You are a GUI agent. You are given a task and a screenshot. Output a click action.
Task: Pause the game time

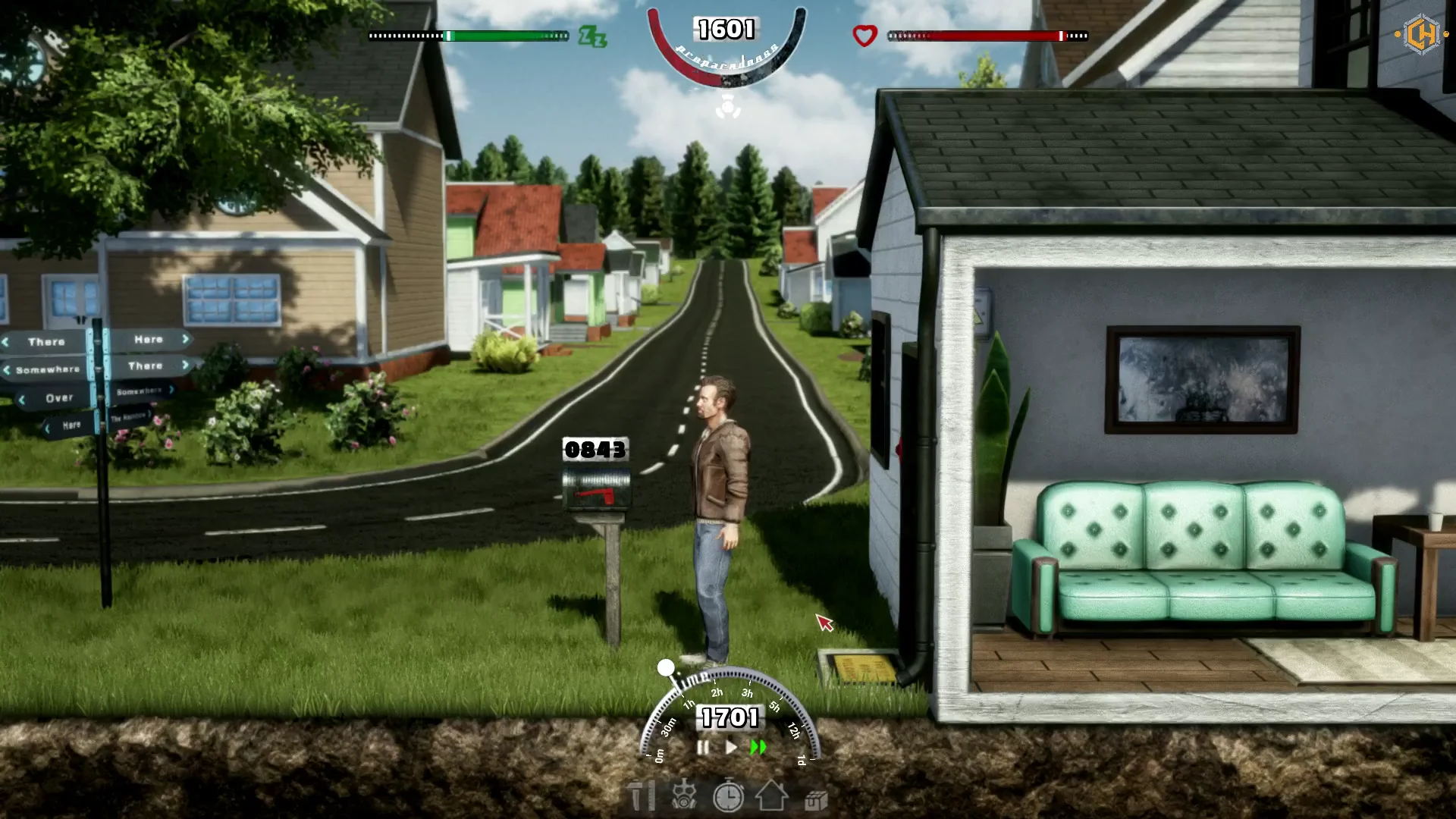703,748
